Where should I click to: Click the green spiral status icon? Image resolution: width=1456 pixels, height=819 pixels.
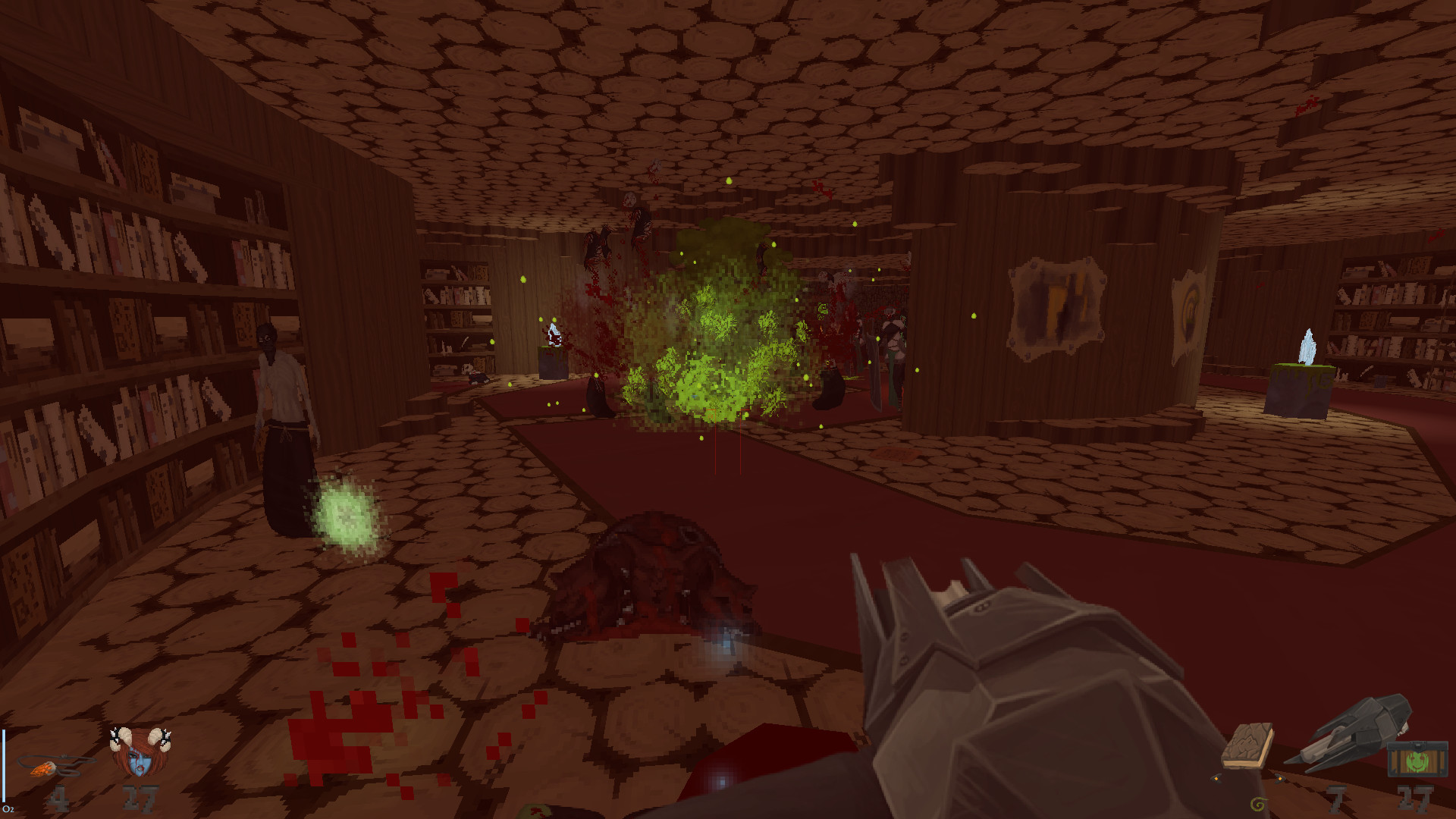coord(1258,805)
